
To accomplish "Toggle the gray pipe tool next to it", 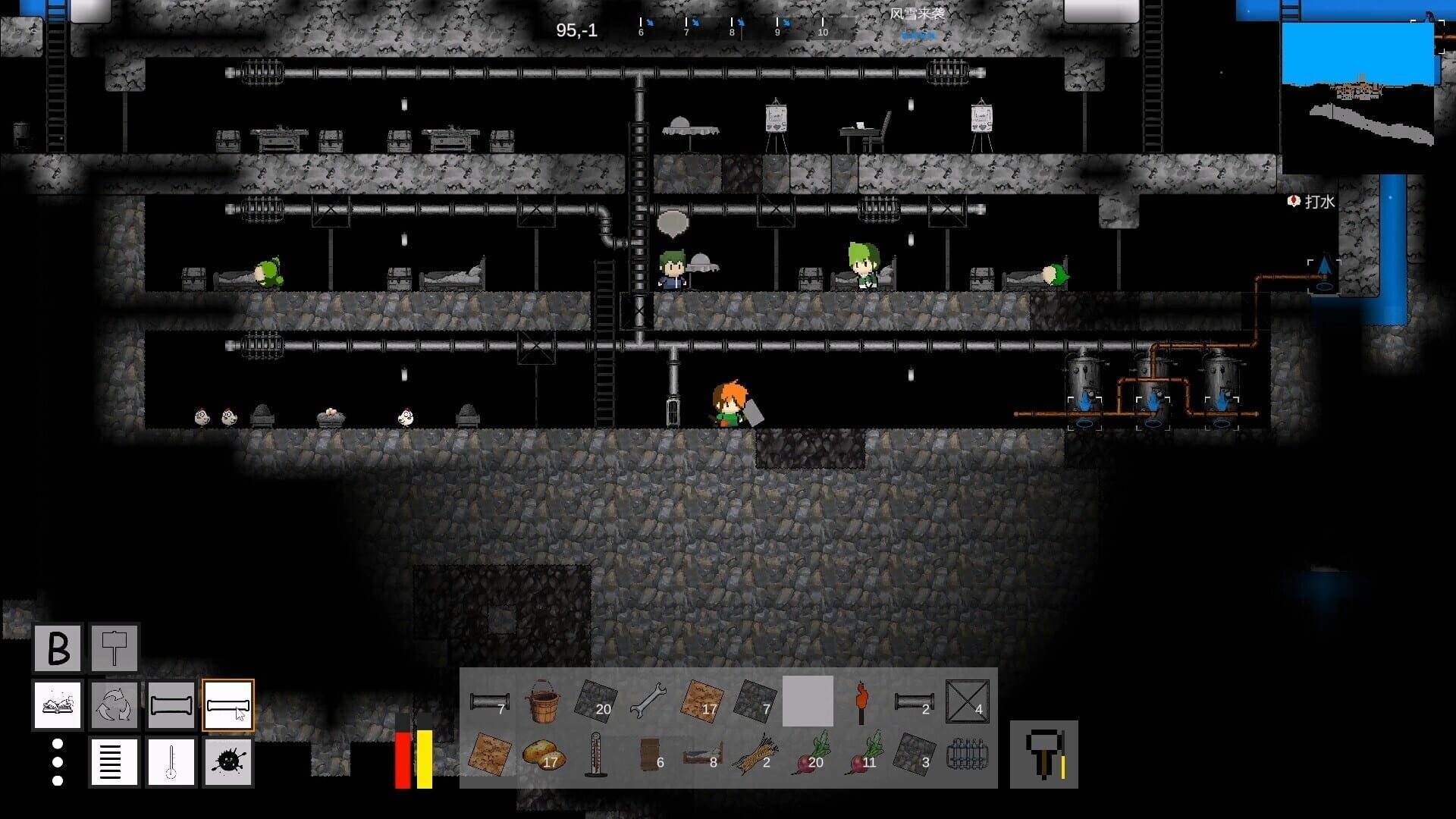I will [x=171, y=705].
